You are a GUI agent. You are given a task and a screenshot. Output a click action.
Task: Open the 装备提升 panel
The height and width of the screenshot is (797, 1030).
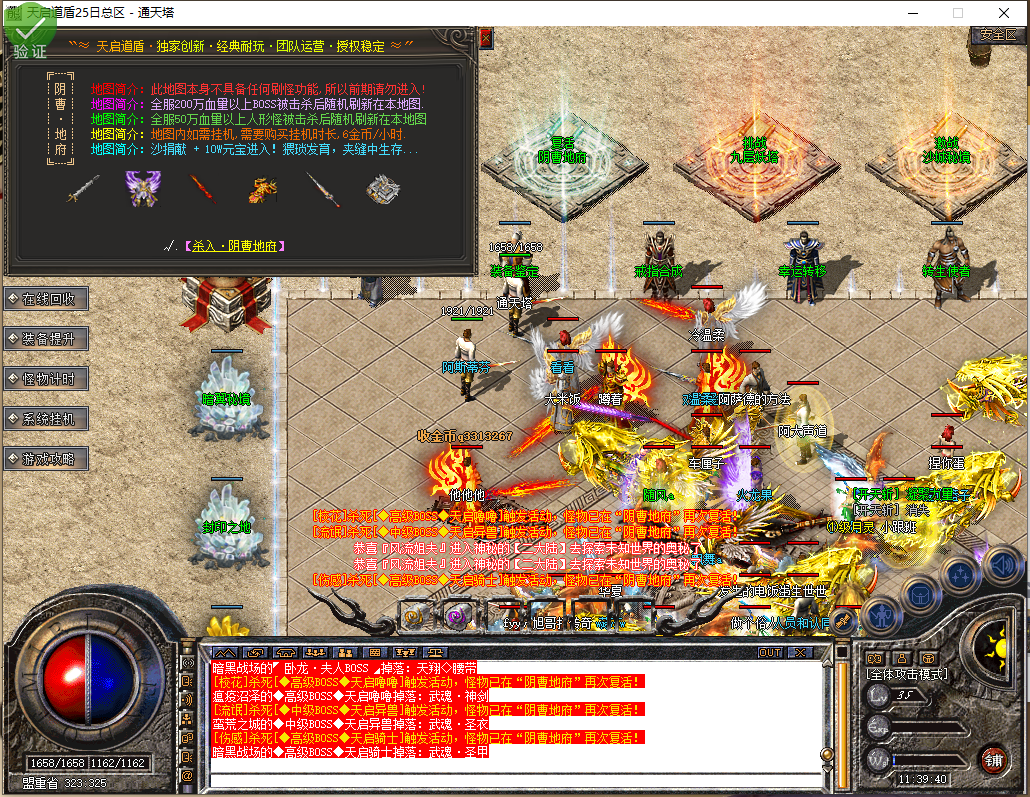click(48, 339)
